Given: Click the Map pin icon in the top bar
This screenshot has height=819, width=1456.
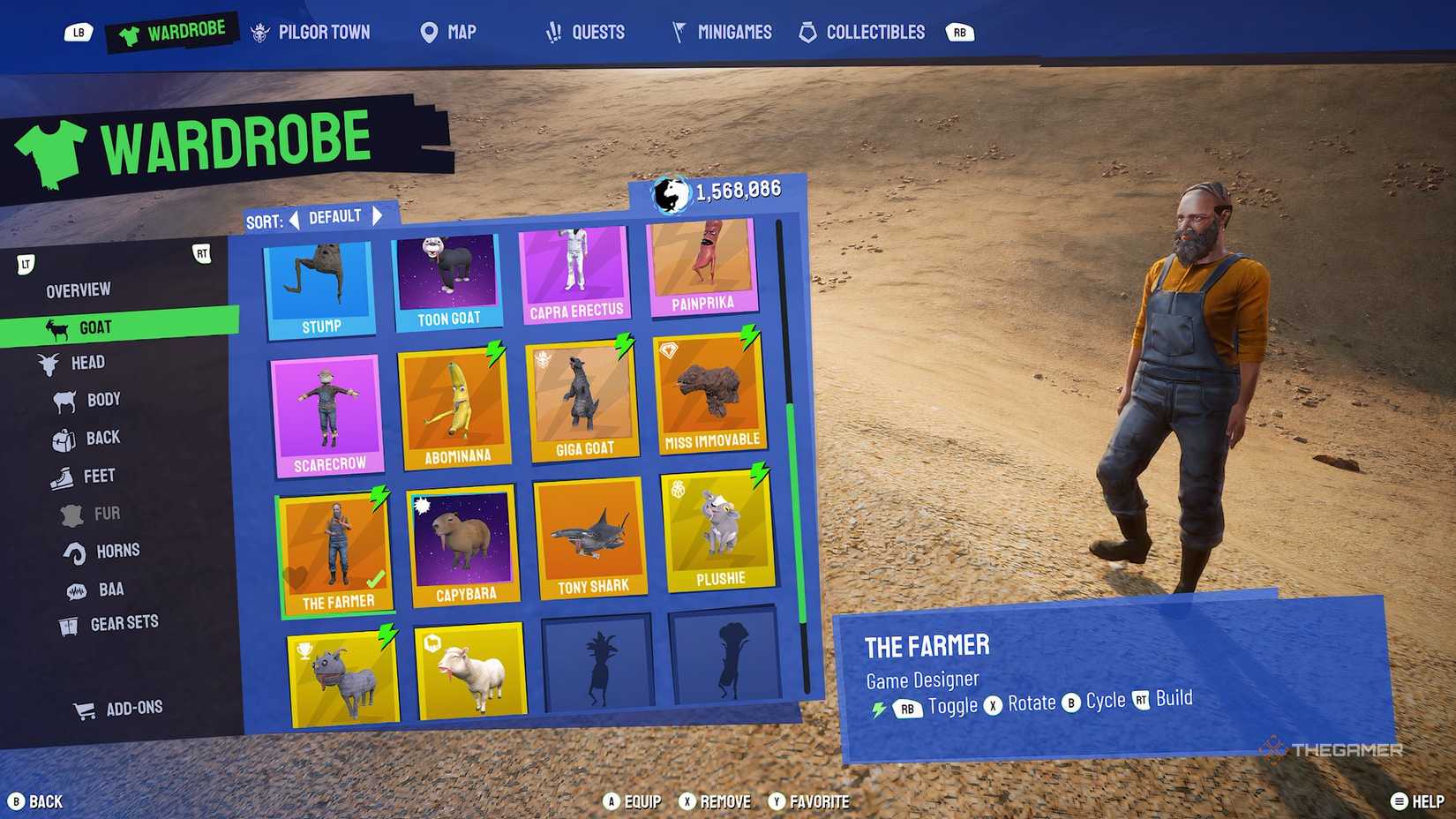Looking at the screenshot, I should [428, 32].
